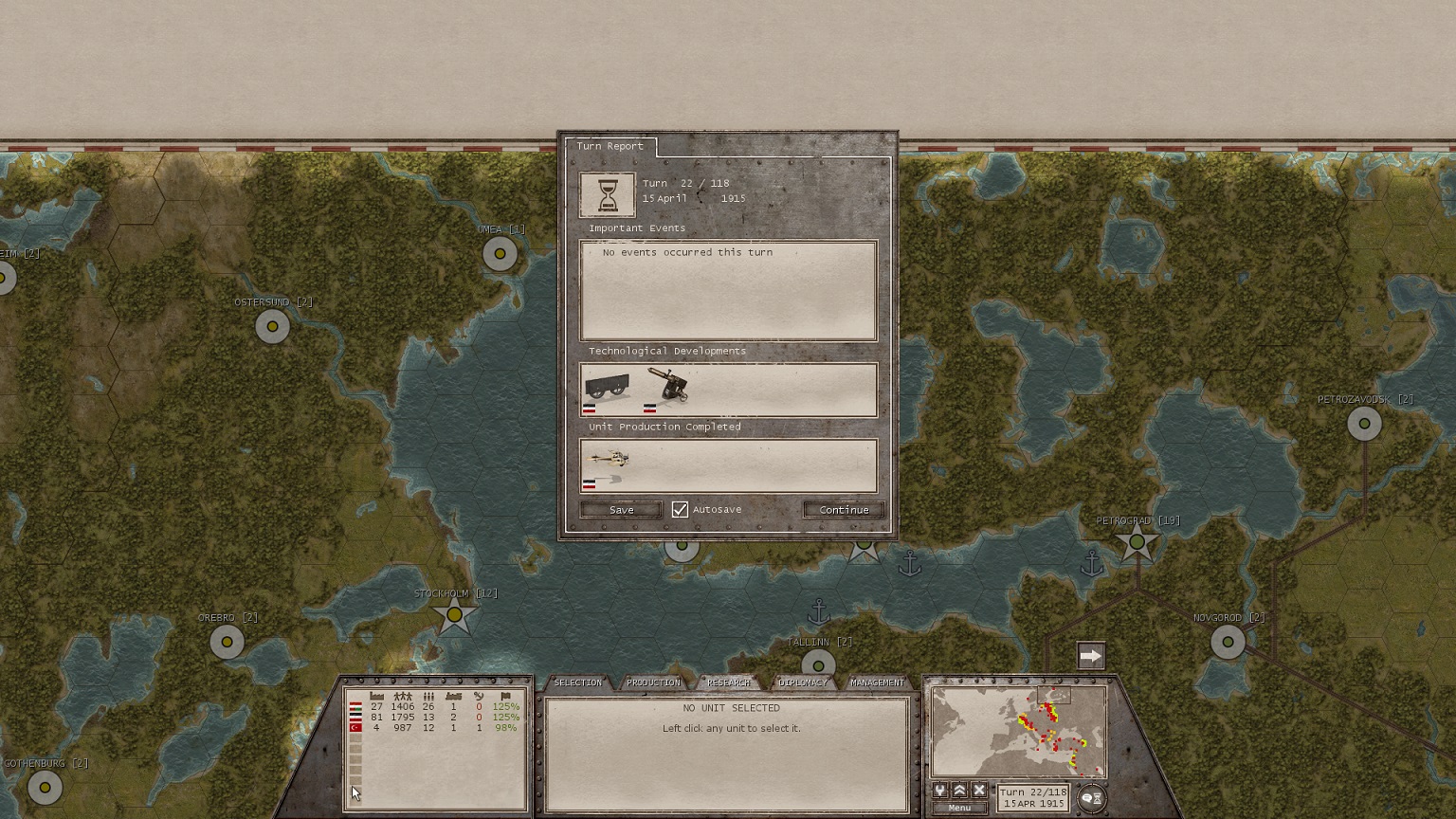Toggle the Autosave checkbox
1456x819 pixels.
click(x=680, y=510)
